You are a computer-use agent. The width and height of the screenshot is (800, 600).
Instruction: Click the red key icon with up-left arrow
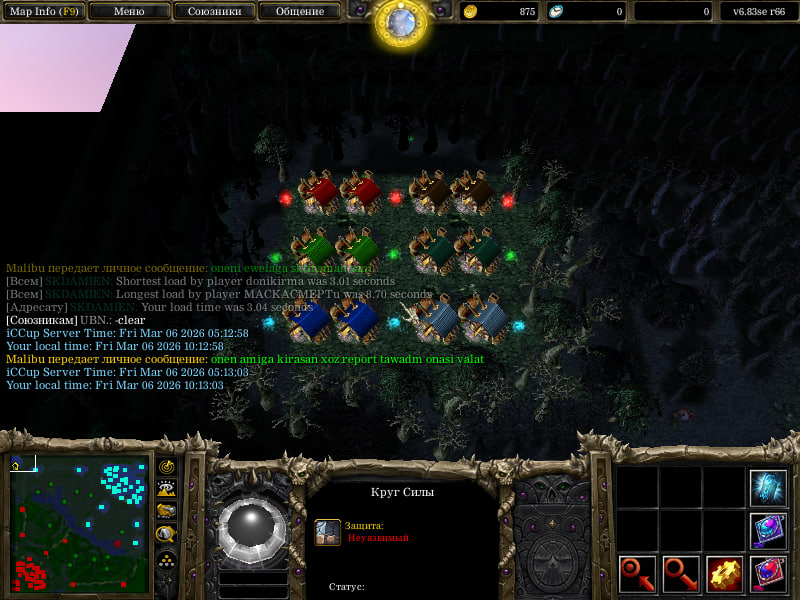coord(637,574)
